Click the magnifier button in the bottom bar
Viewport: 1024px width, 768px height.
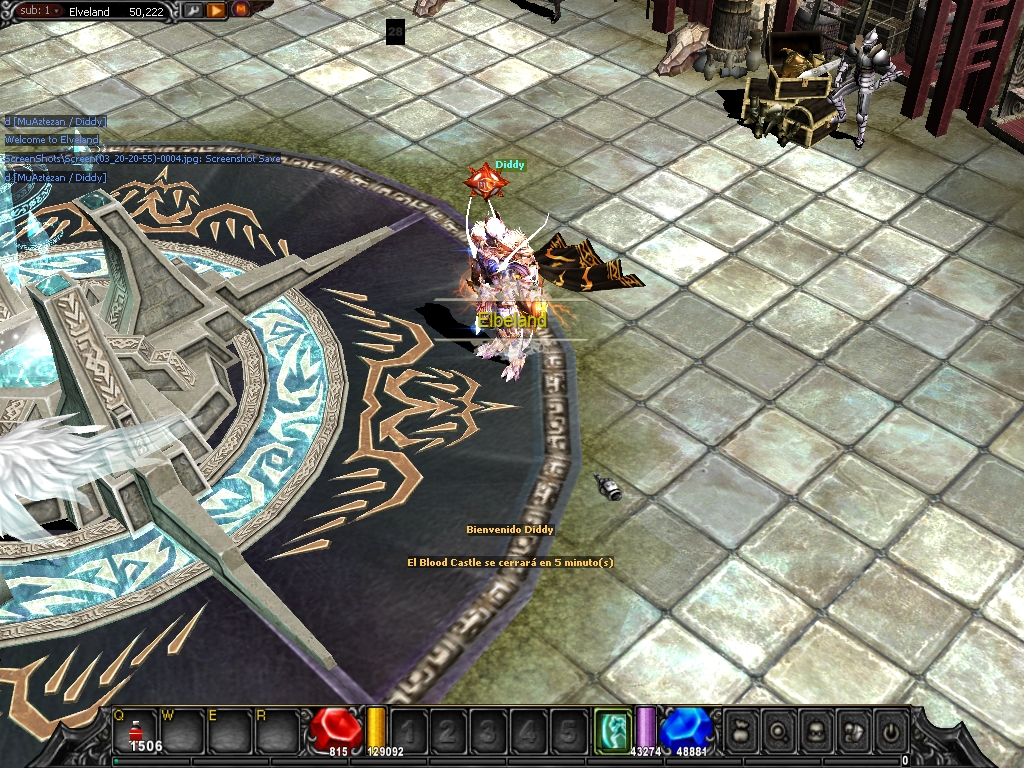pos(778,731)
